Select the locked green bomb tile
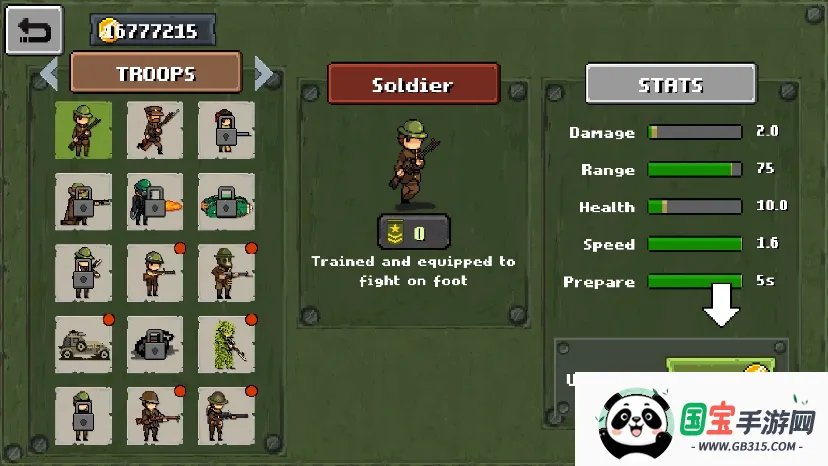Viewport: 828px width, 466px height. pyautogui.click(x=226, y=202)
